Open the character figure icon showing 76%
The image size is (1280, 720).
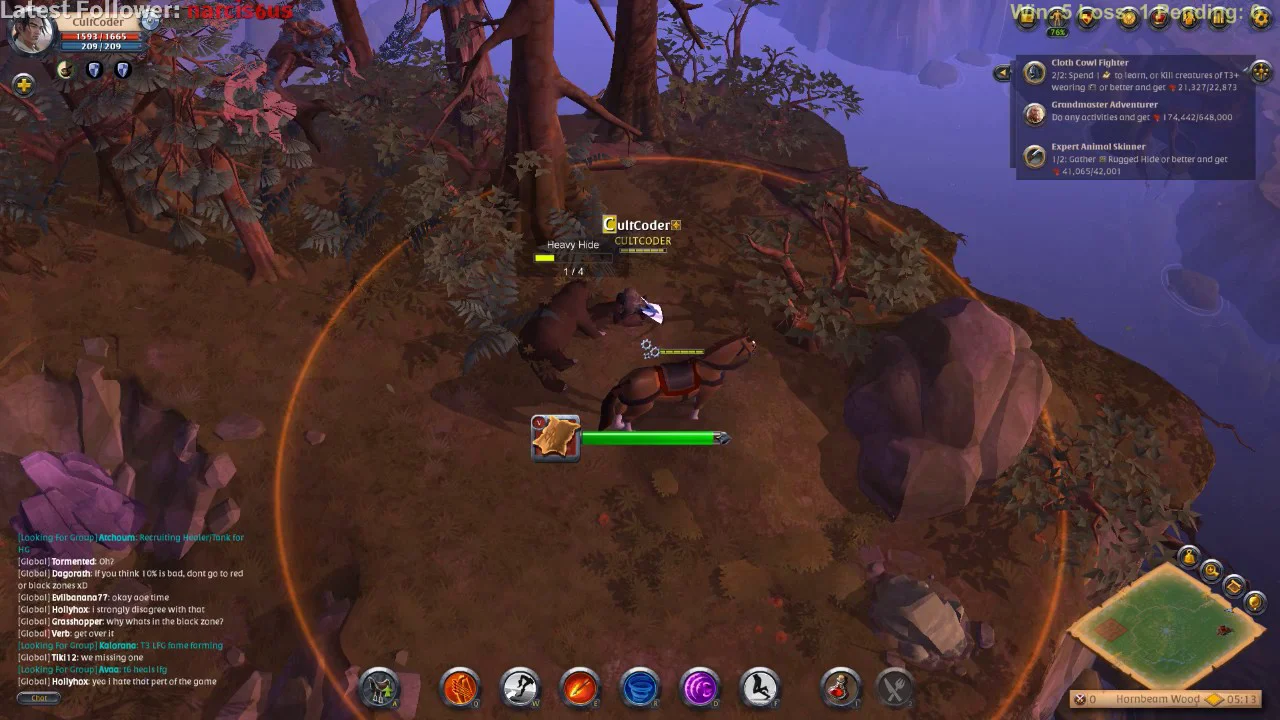pos(1057,19)
